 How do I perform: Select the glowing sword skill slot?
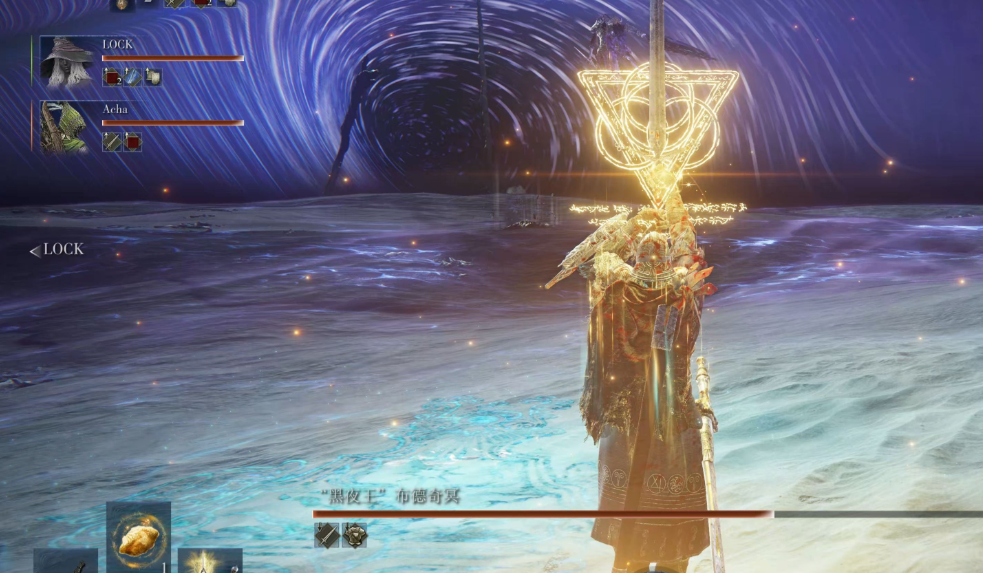(x=209, y=561)
